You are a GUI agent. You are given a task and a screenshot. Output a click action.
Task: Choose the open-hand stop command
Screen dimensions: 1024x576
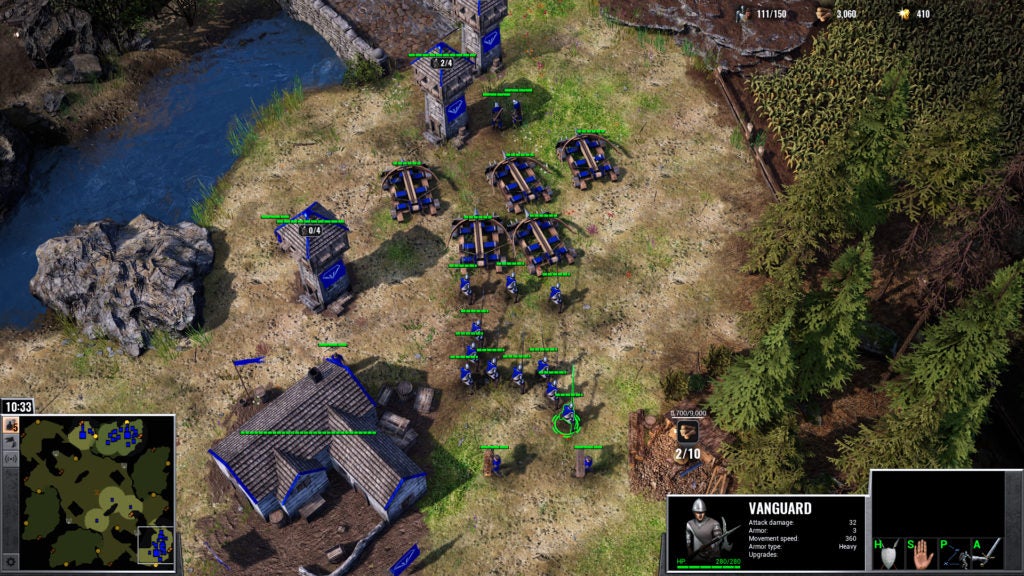(922, 553)
